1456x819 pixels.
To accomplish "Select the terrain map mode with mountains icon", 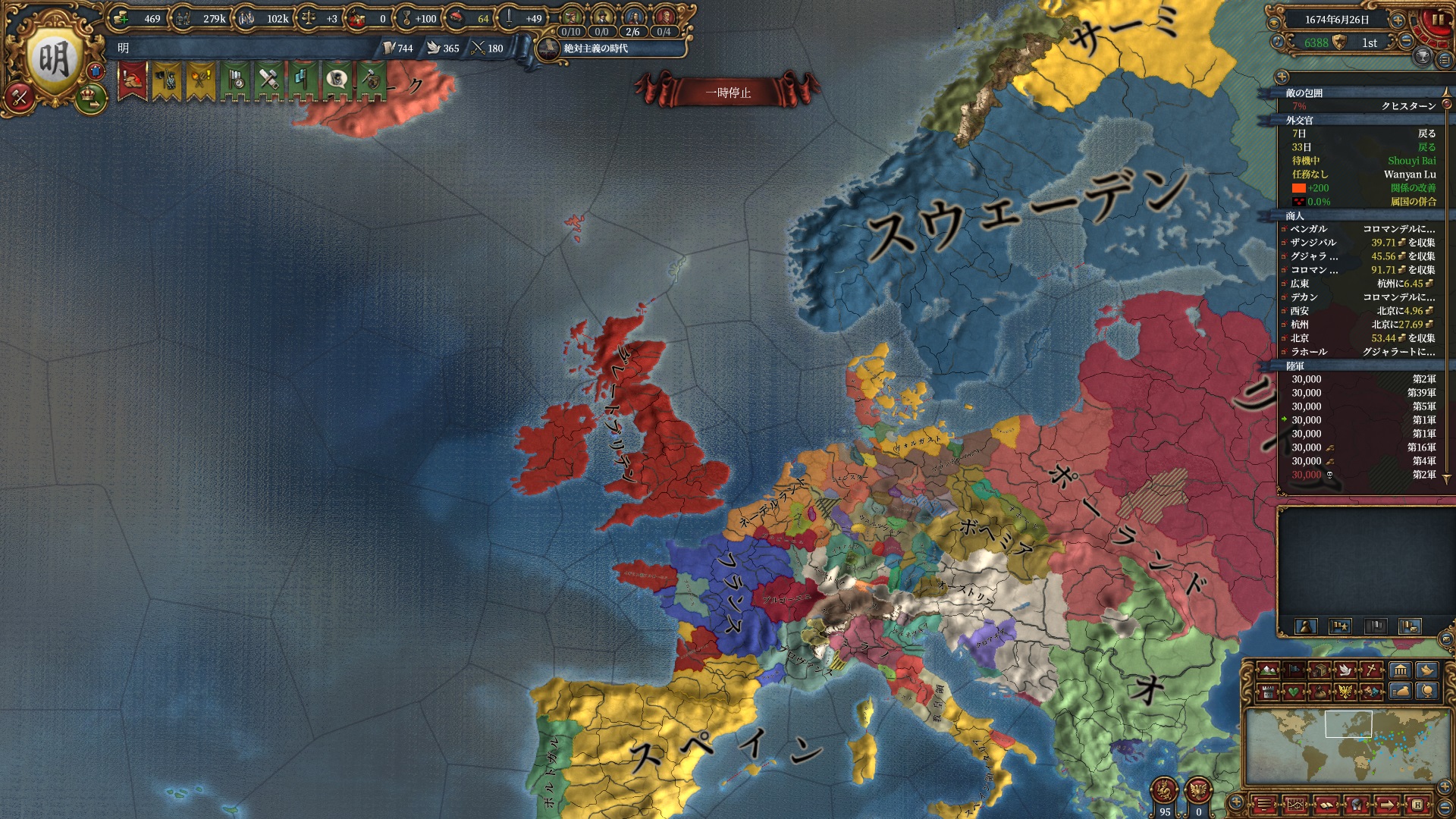I will pos(1267,670).
